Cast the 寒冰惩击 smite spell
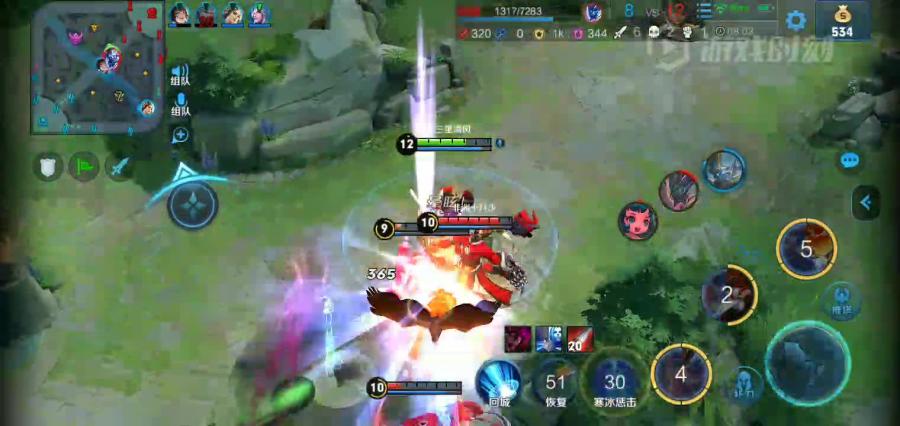900x426 pixels. 614,383
